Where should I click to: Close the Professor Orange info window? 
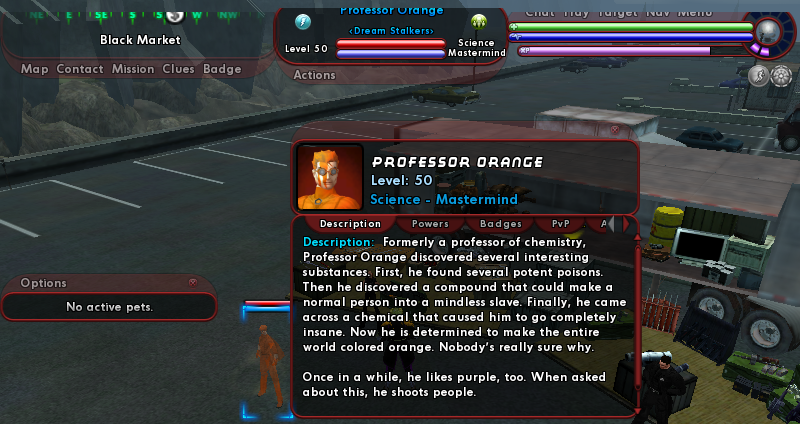(x=615, y=129)
